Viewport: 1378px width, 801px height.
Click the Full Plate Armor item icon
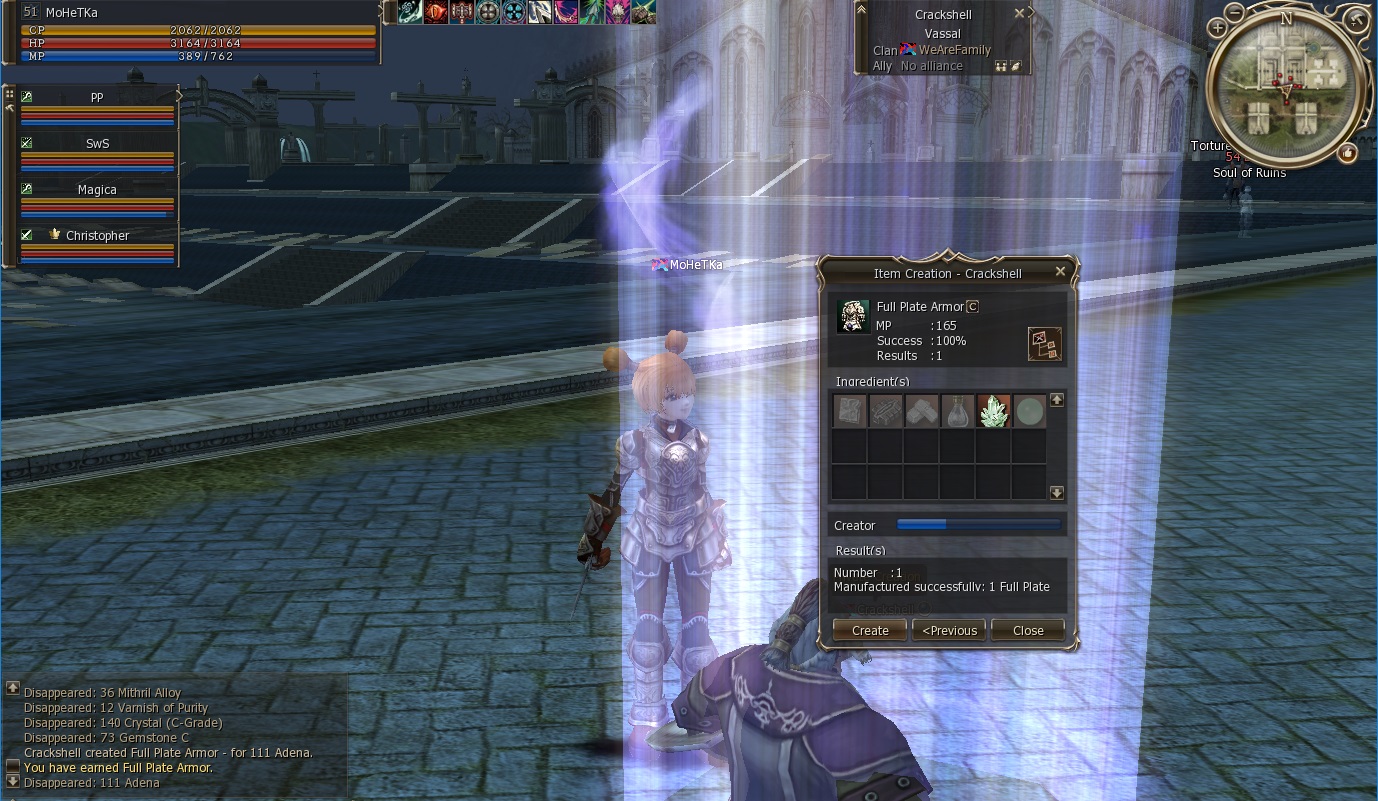pyautogui.click(x=853, y=316)
